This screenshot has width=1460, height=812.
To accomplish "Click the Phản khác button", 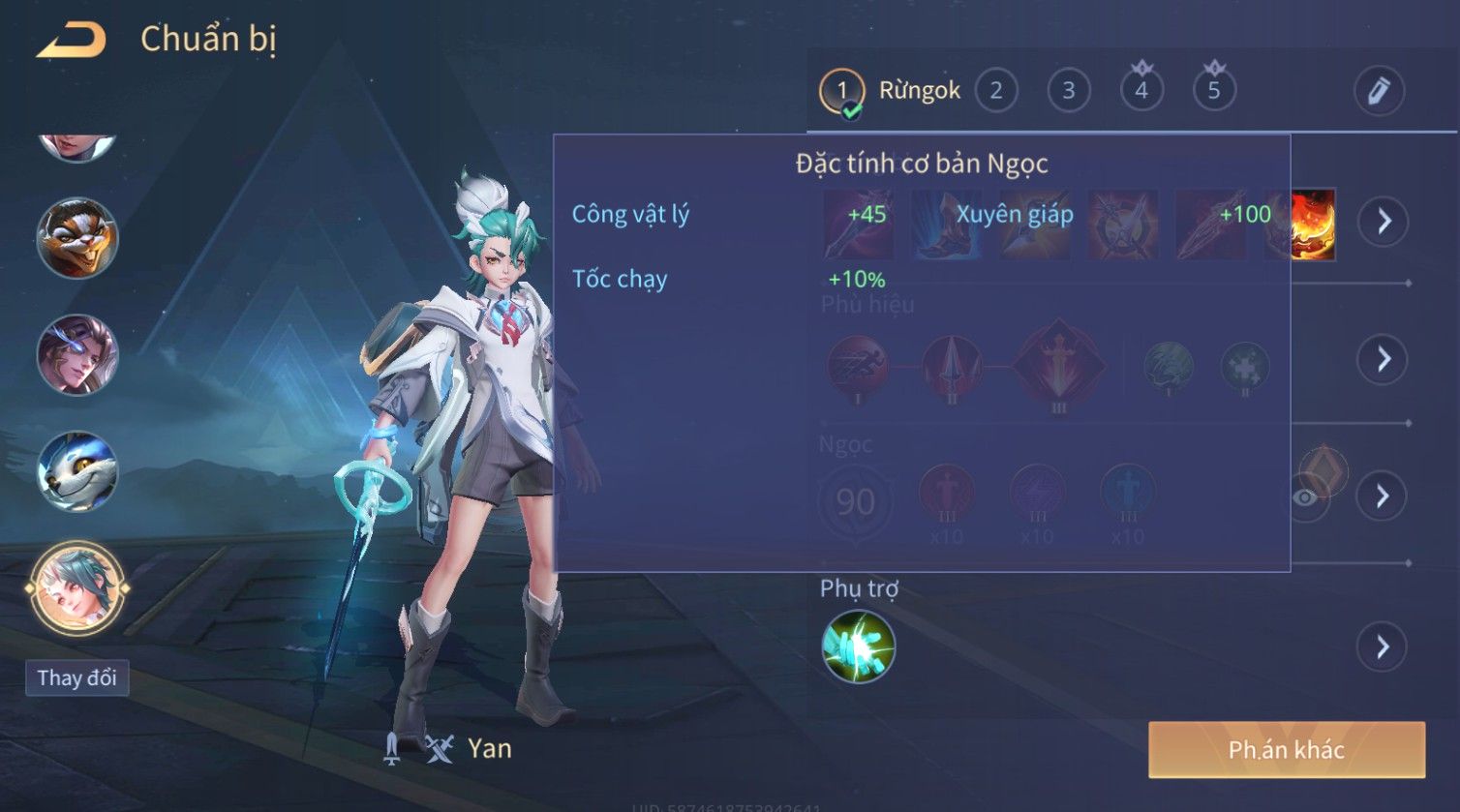I will coord(1286,749).
